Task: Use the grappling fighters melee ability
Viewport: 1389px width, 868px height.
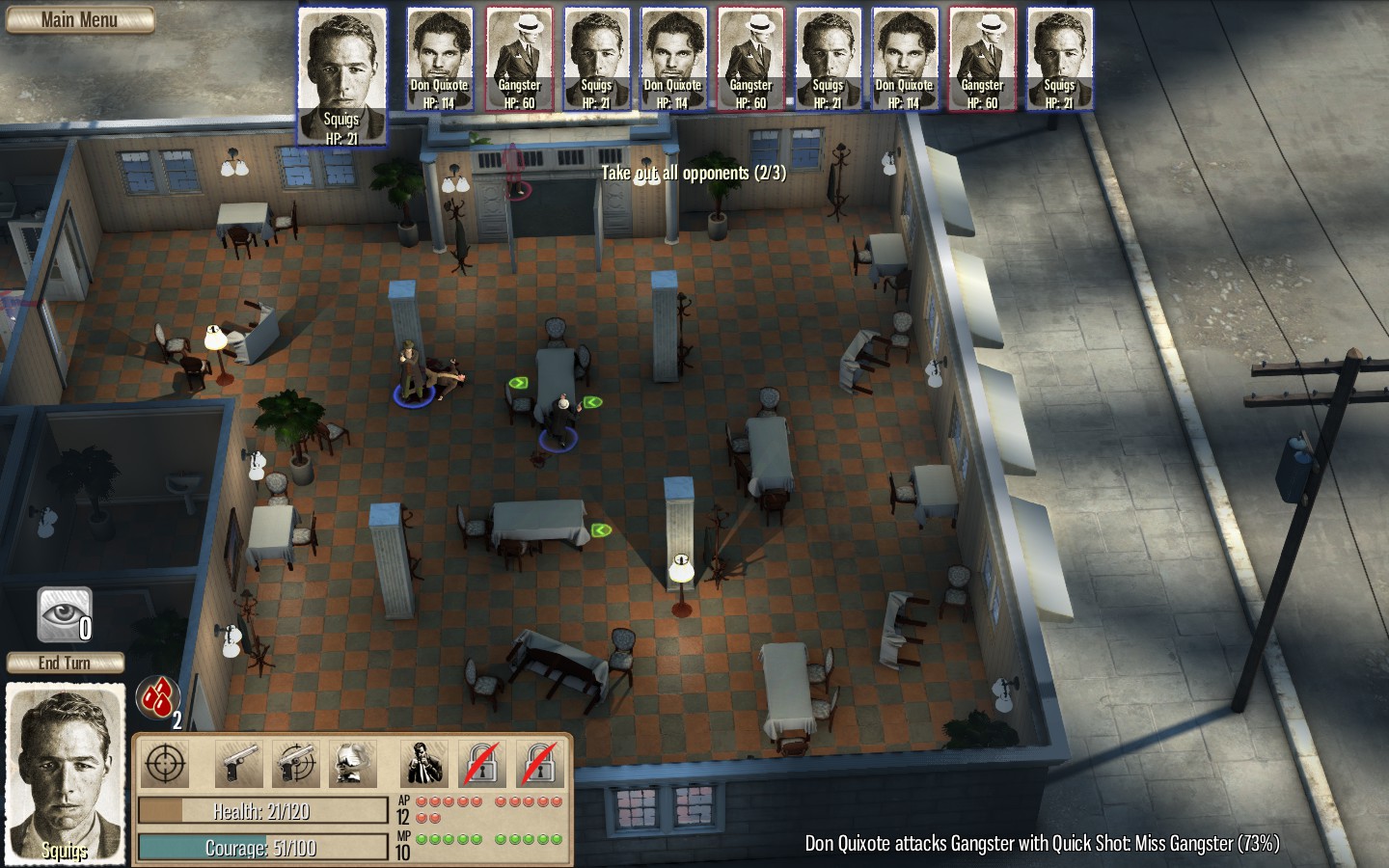Action: pos(353,765)
